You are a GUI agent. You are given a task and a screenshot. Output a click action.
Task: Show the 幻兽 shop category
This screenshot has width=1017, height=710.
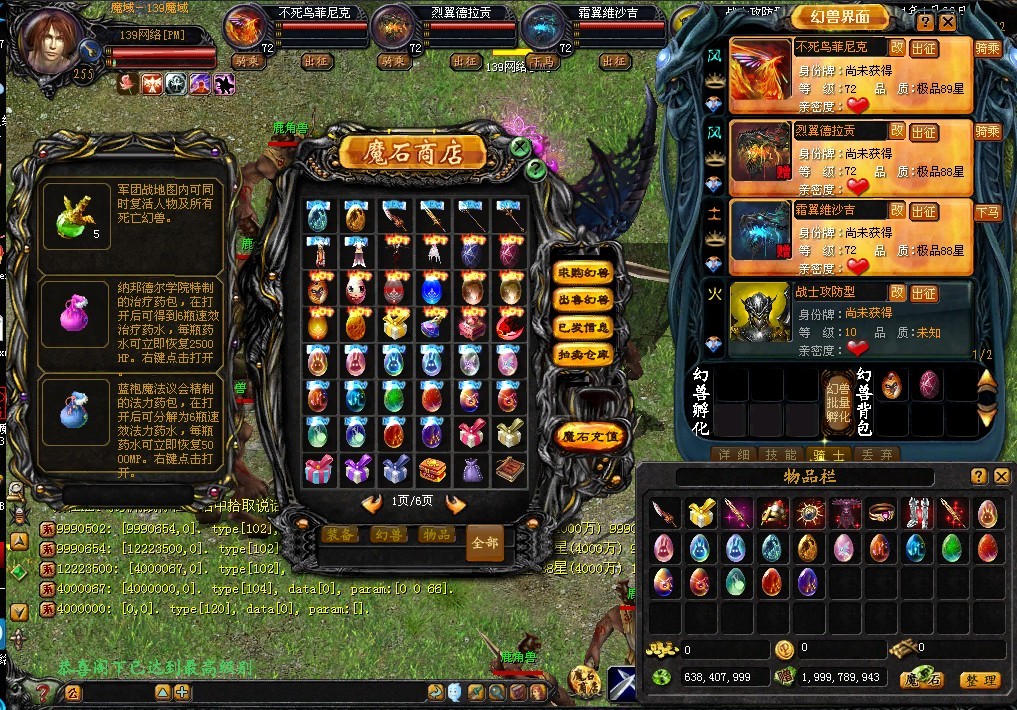point(388,535)
